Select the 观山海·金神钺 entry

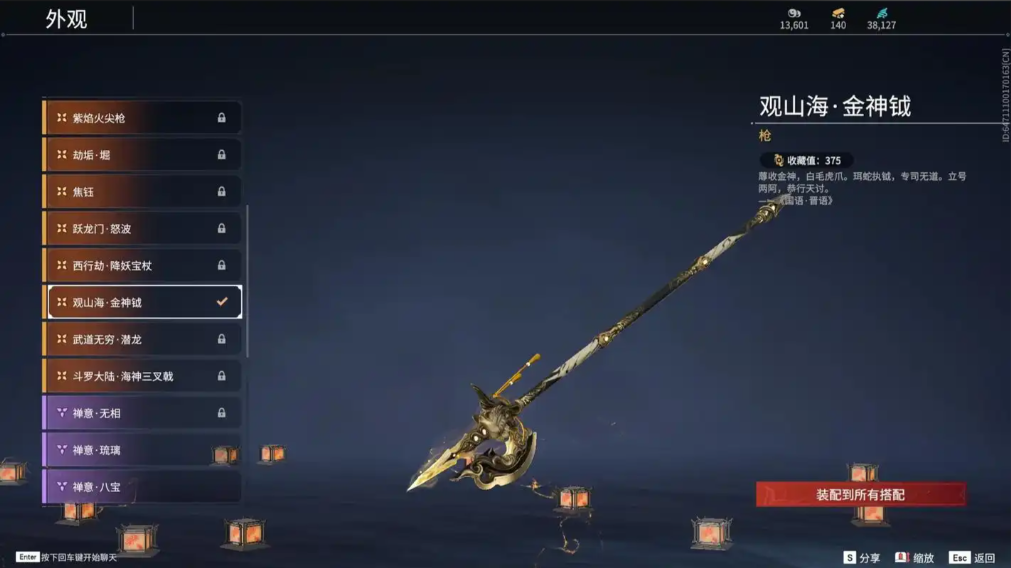pos(142,302)
